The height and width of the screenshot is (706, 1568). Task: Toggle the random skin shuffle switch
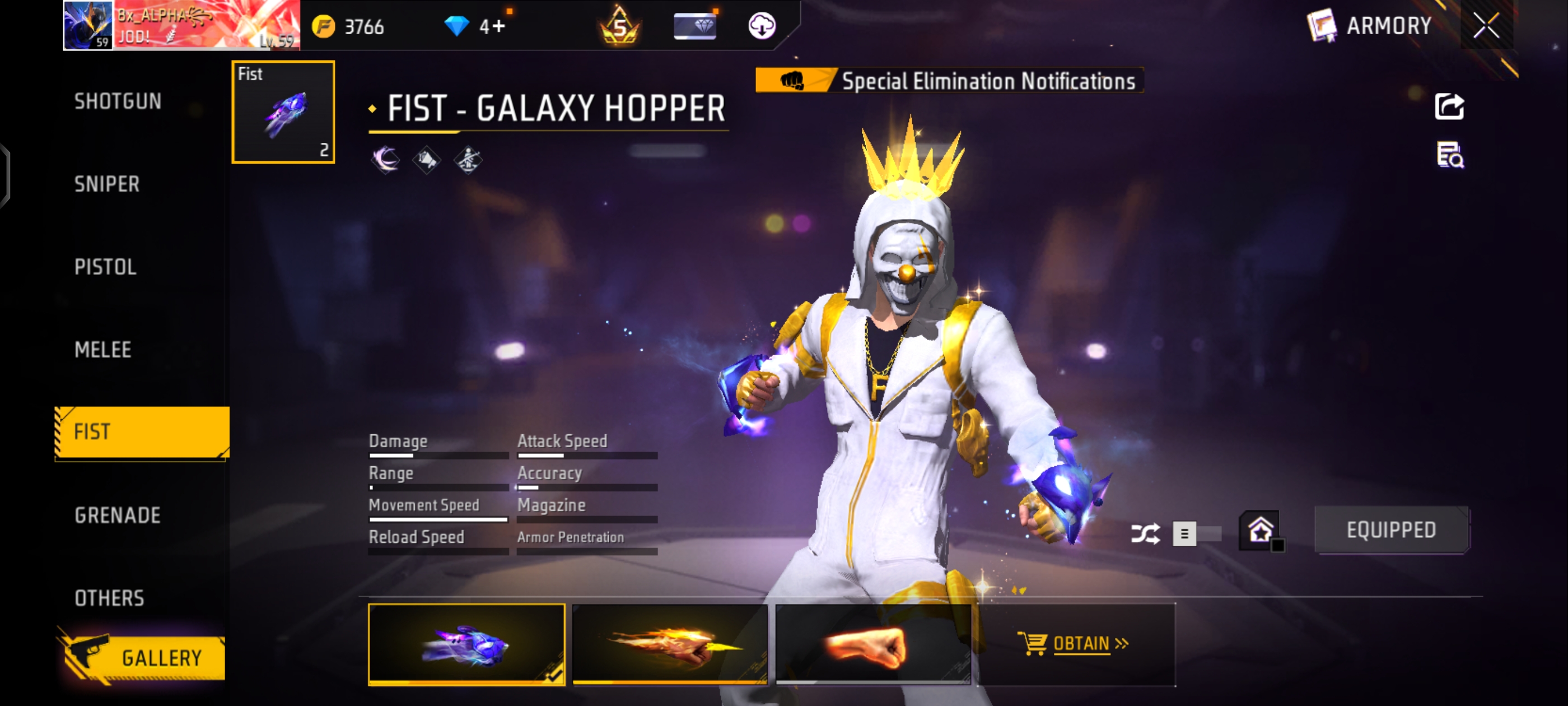1195,533
